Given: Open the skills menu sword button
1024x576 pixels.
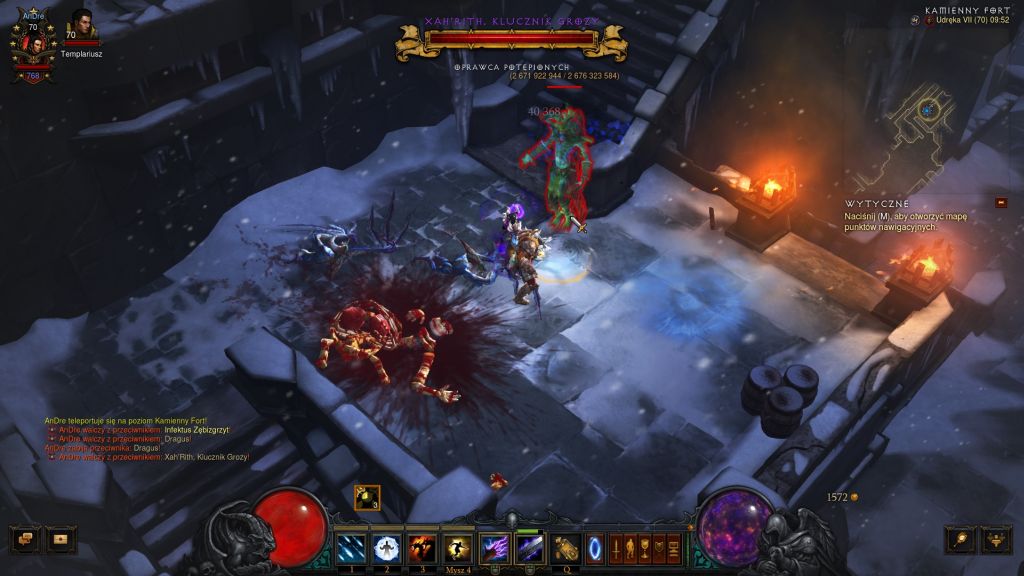Looking at the screenshot, I should [x=616, y=548].
